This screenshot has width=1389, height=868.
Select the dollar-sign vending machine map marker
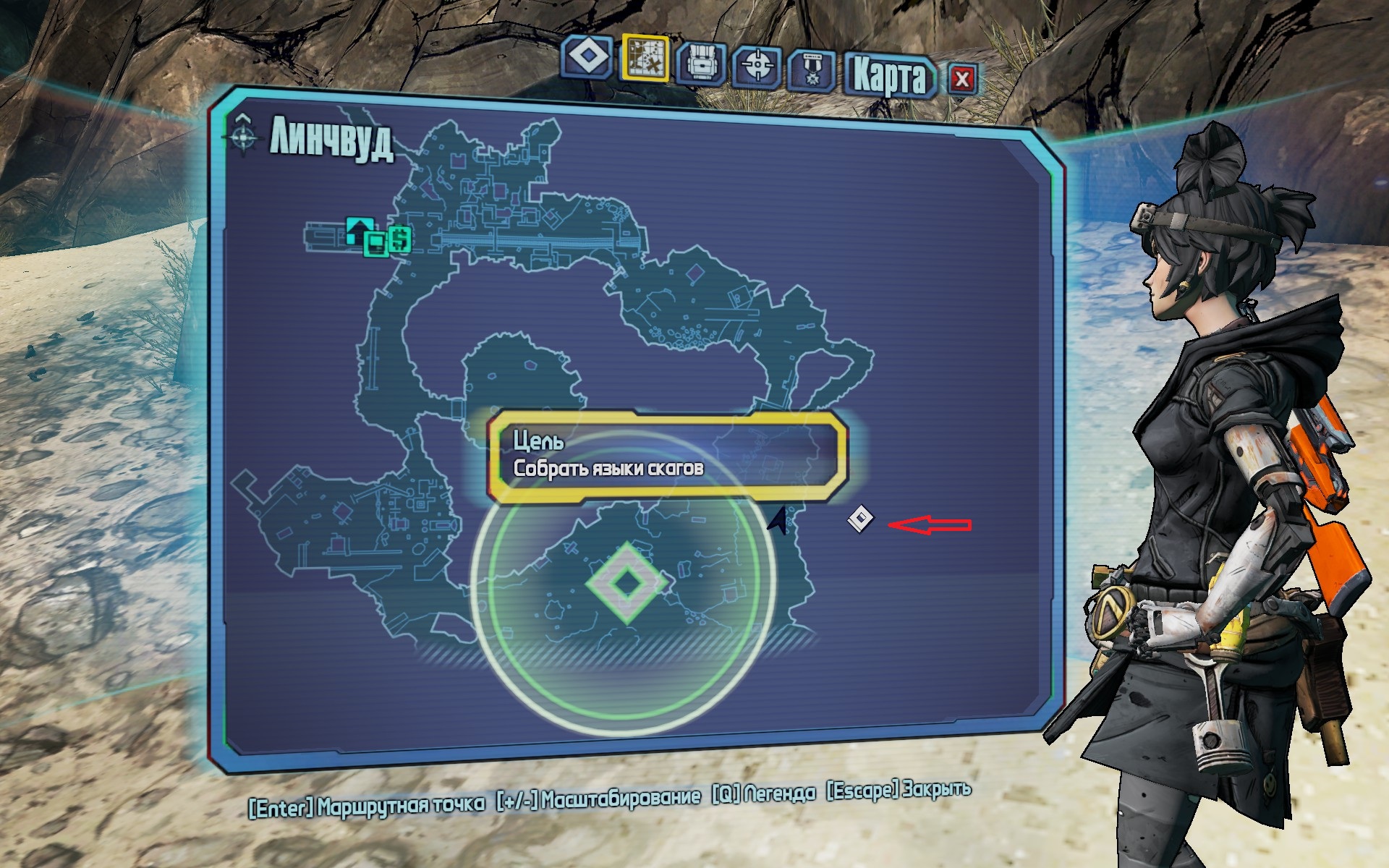[x=400, y=239]
